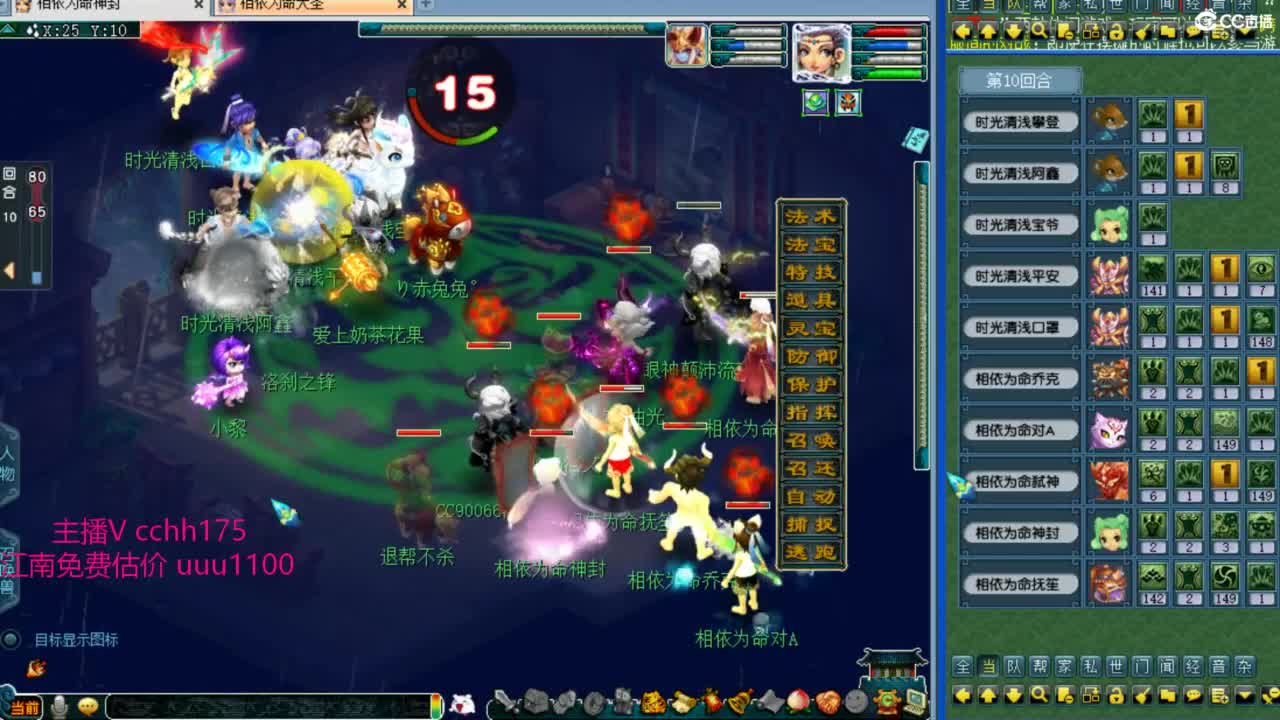This screenshot has height=720, width=1280.
Task: Open the 法术 spells battle command
Action: pos(810,217)
